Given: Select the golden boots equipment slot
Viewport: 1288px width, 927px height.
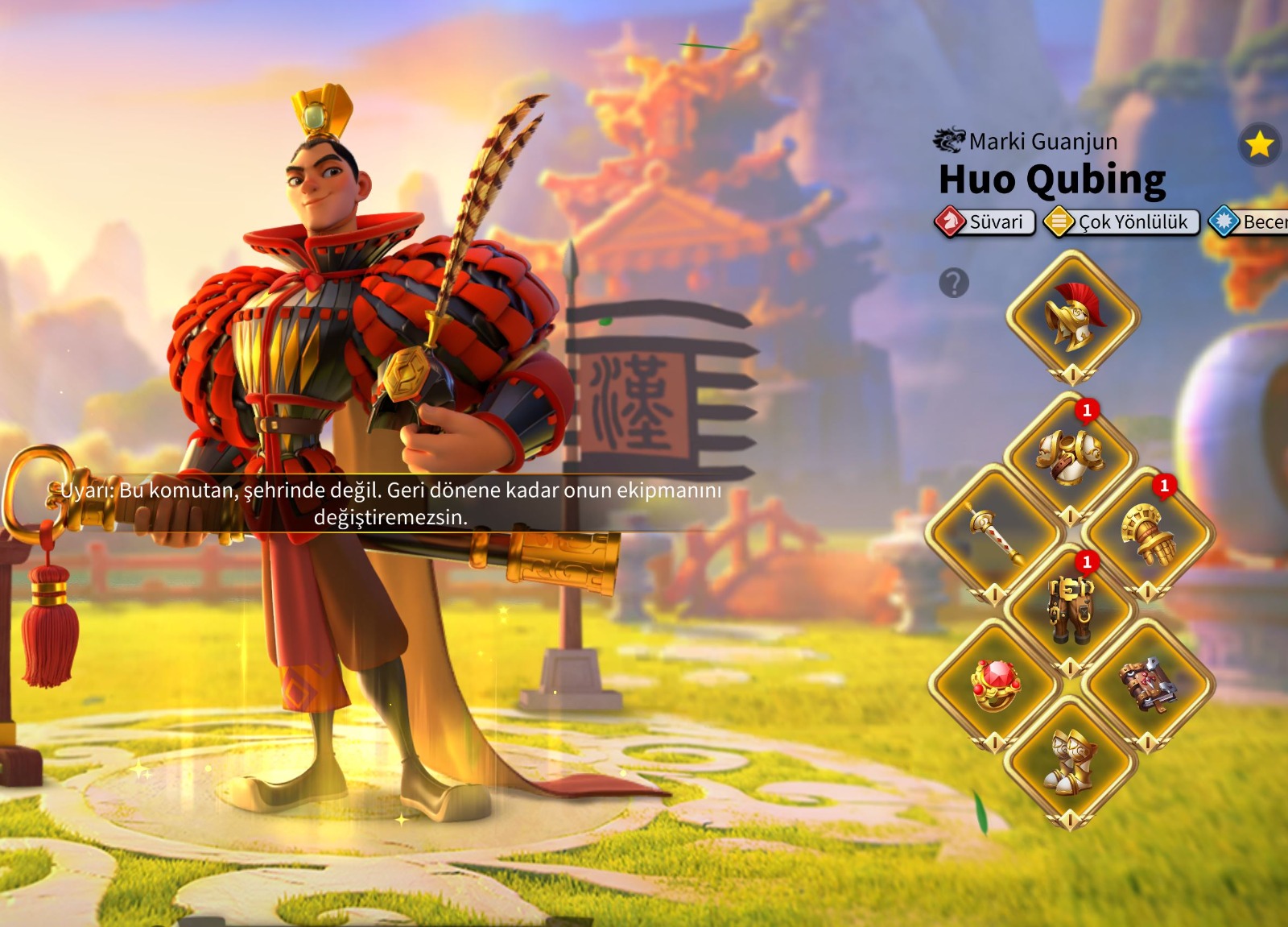Looking at the screenshot, I should (x=1070, y=761).
